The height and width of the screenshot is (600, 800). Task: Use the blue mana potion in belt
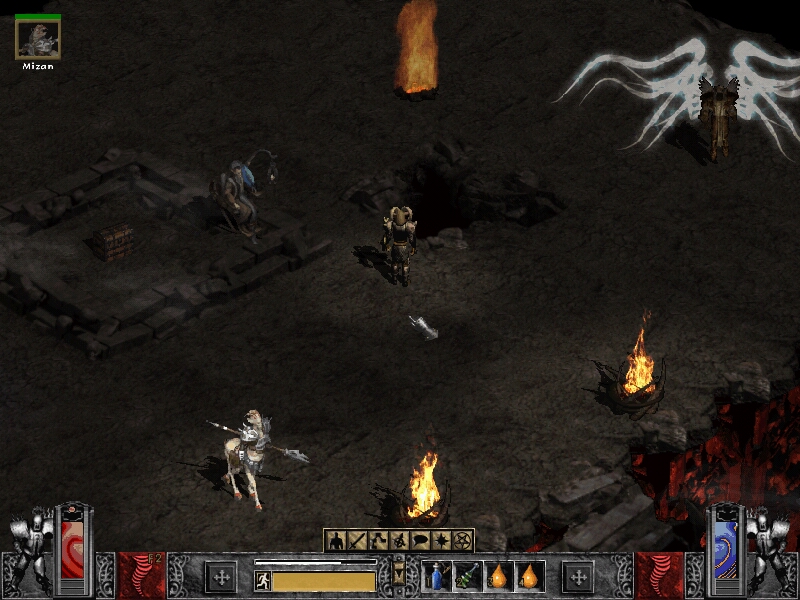[437, 576]
